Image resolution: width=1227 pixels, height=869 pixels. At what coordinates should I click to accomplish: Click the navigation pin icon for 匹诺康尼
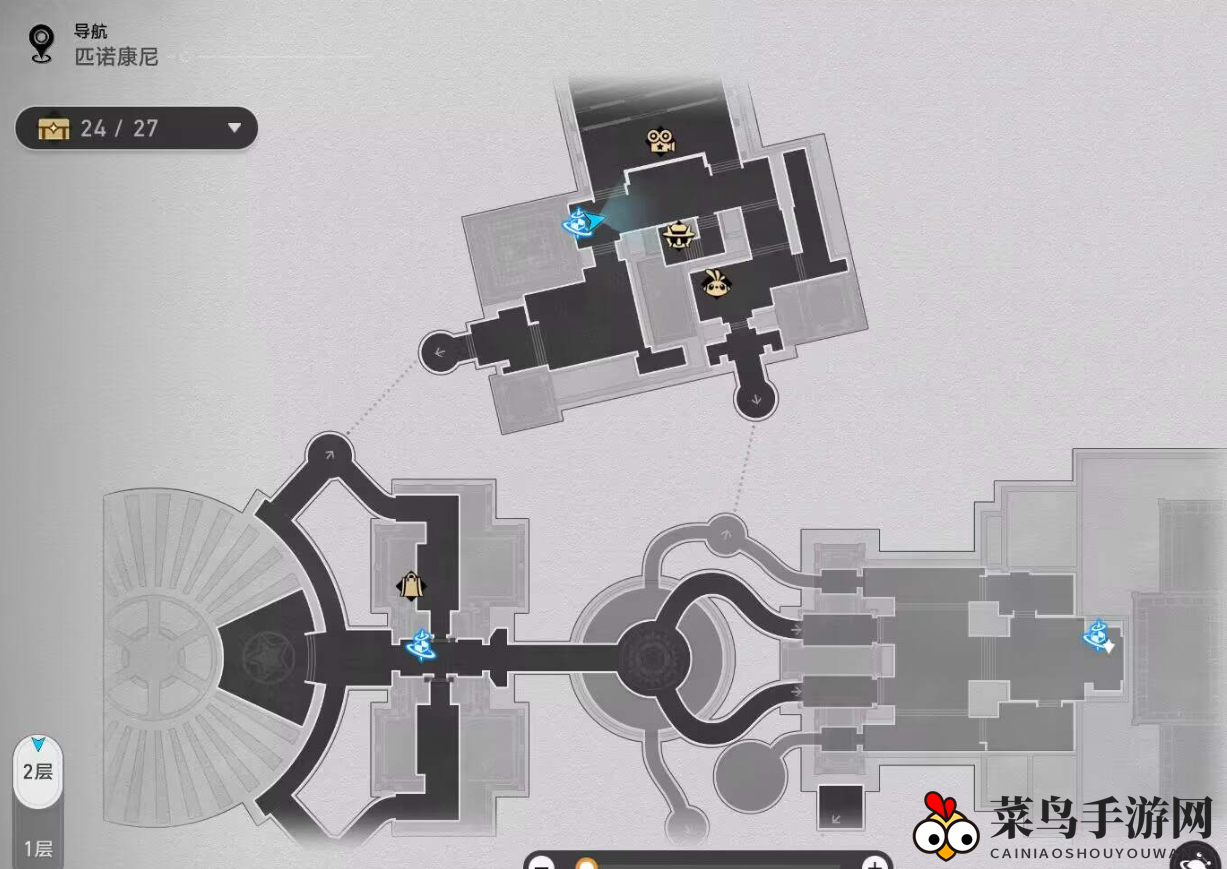pyautogui.click(x=41, y=44)
